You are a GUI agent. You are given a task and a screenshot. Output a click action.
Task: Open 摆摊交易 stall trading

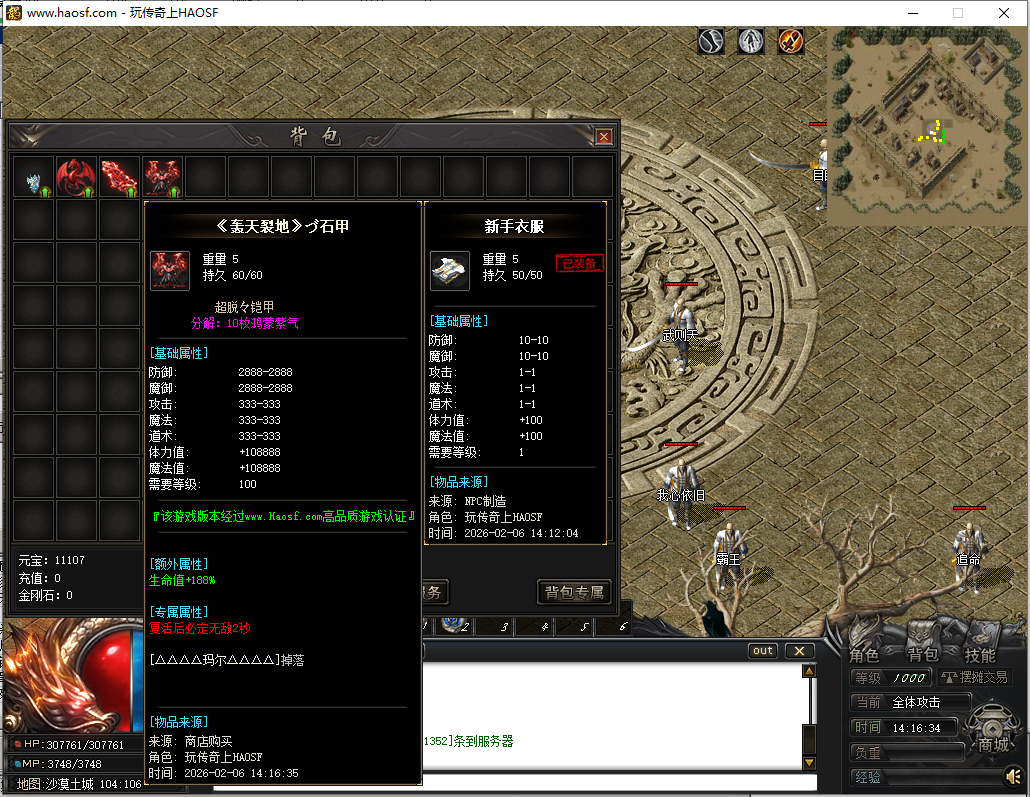point(975,678)
